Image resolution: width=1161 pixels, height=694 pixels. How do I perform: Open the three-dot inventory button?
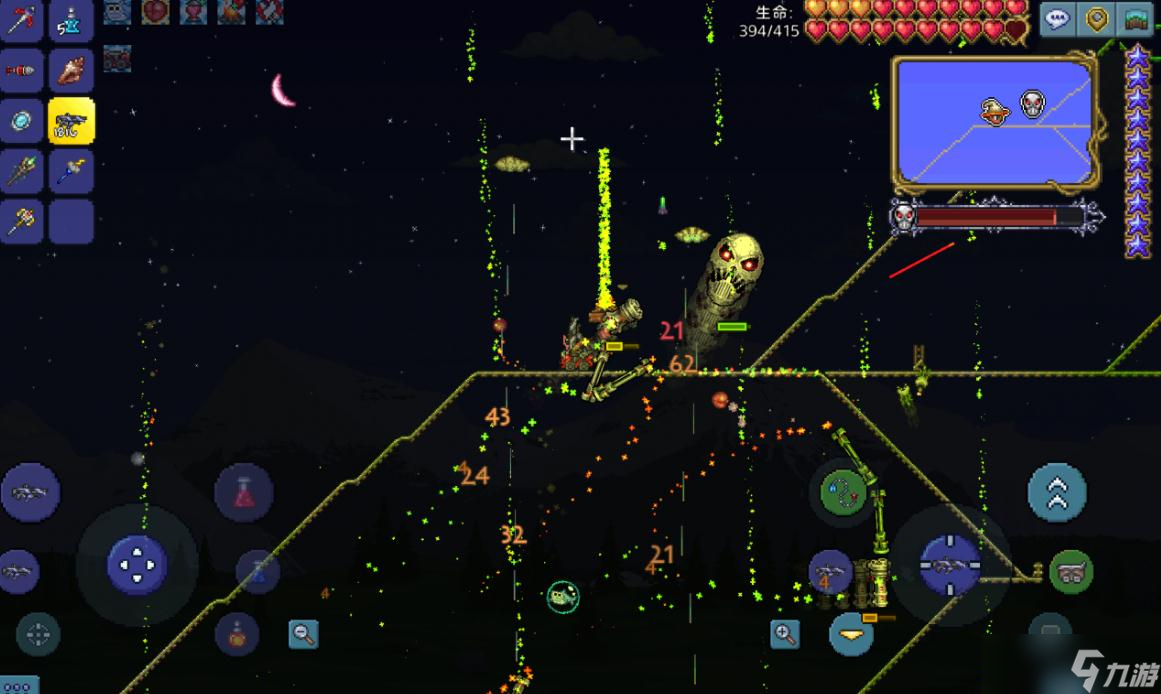coord(18,686)
